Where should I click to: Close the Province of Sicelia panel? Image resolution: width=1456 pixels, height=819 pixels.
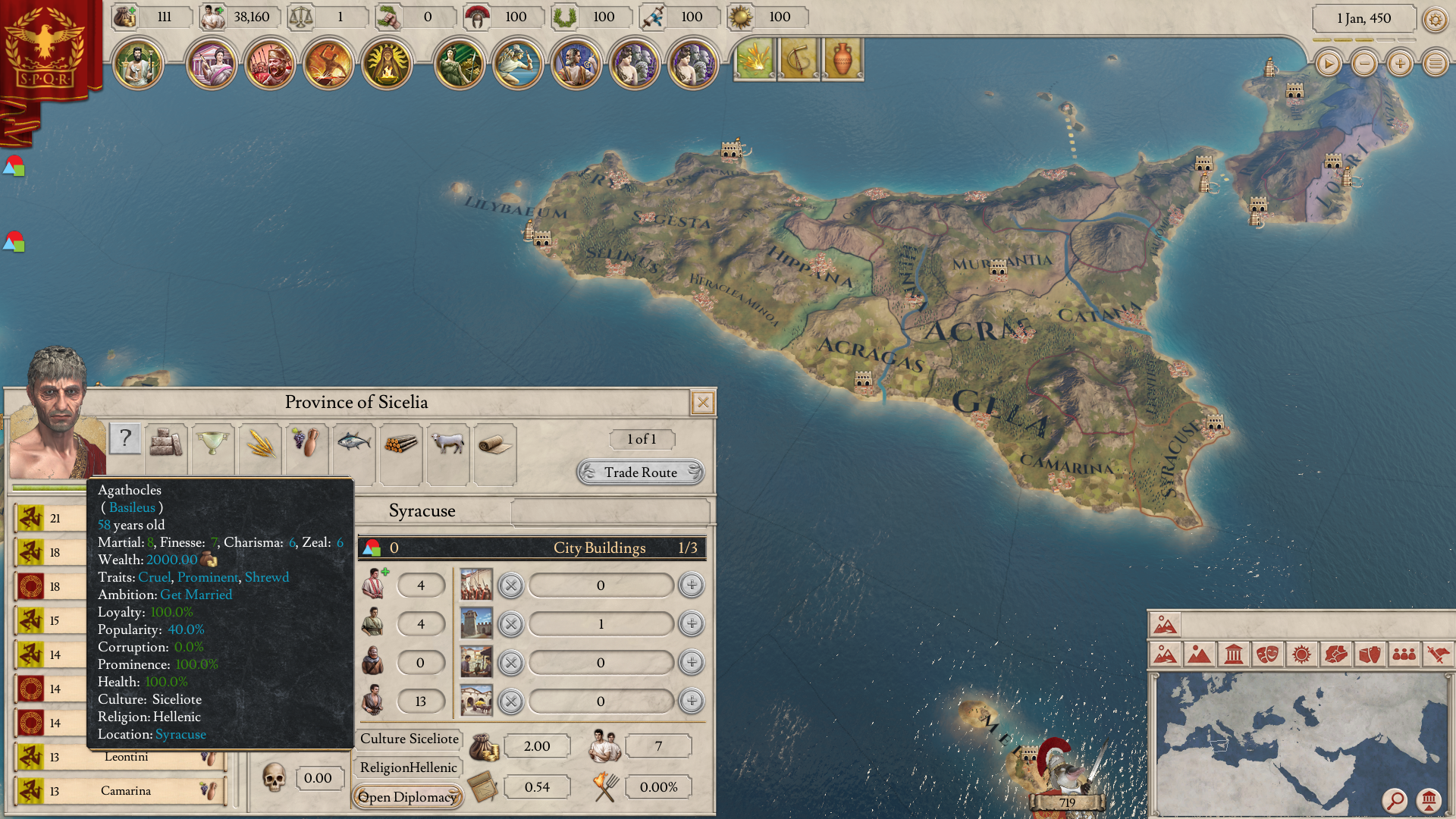click(702, 403)
